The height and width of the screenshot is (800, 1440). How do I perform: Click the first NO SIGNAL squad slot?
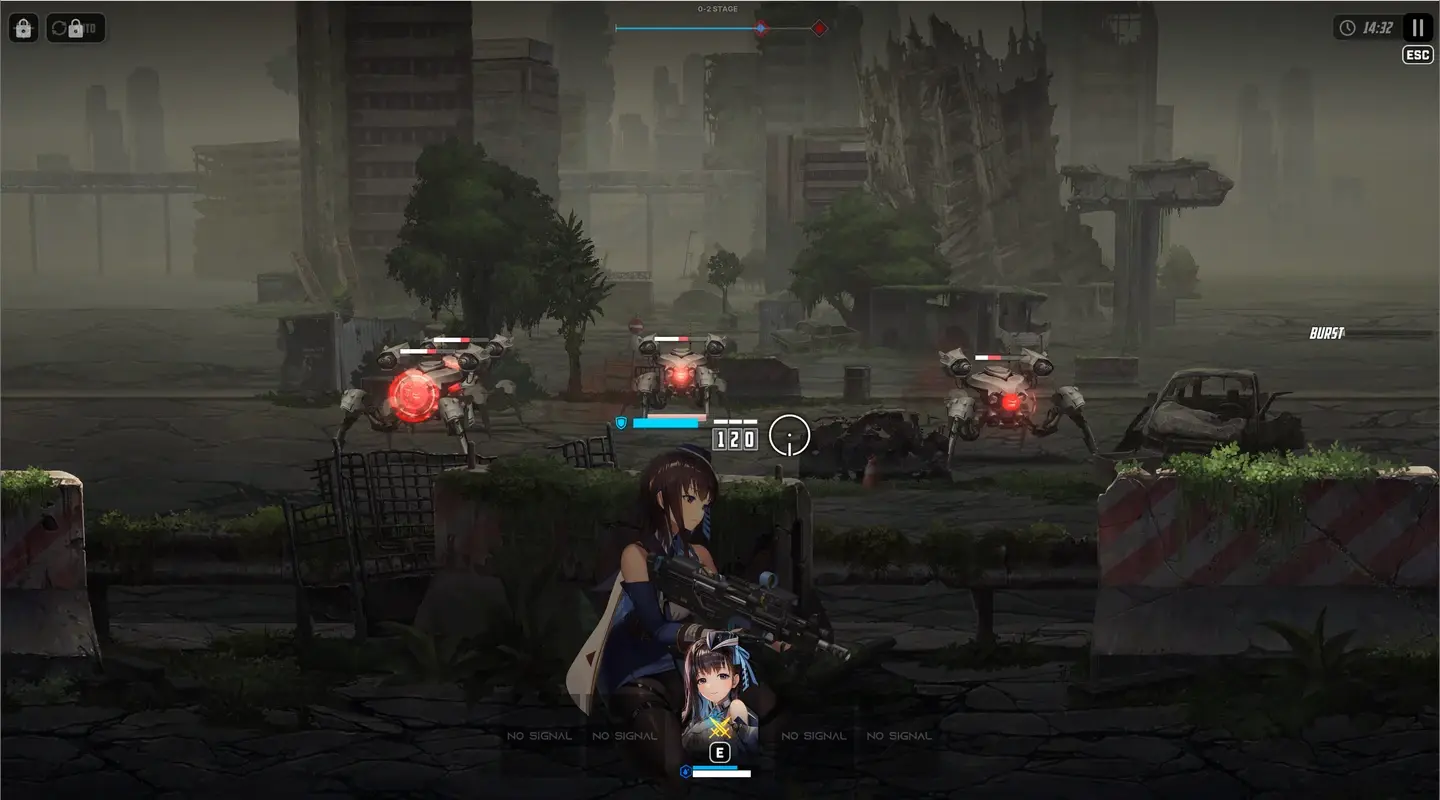click(540, 735)
